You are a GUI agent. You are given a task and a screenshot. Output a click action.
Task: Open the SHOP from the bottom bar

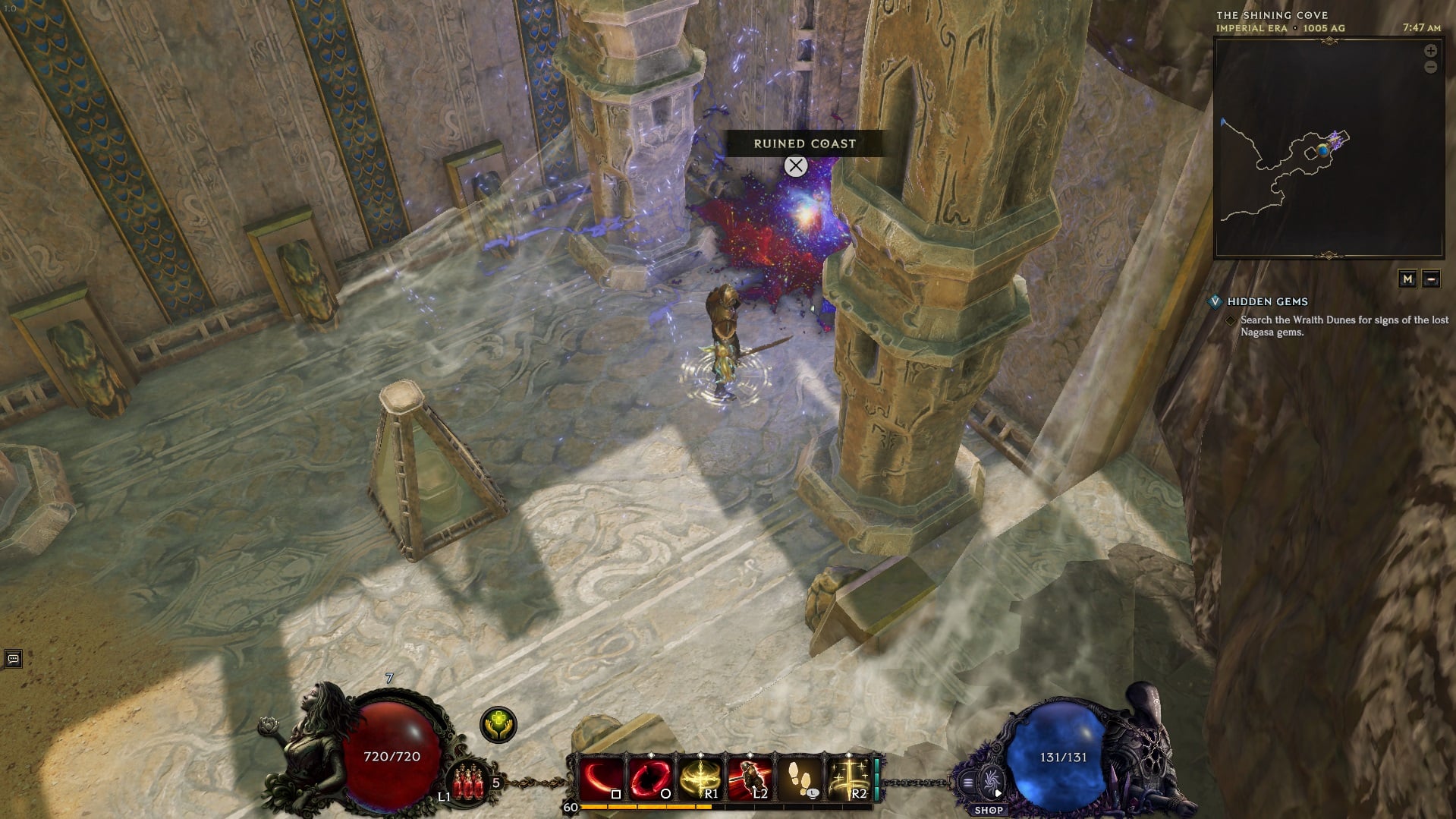click(x=989, y=809)
